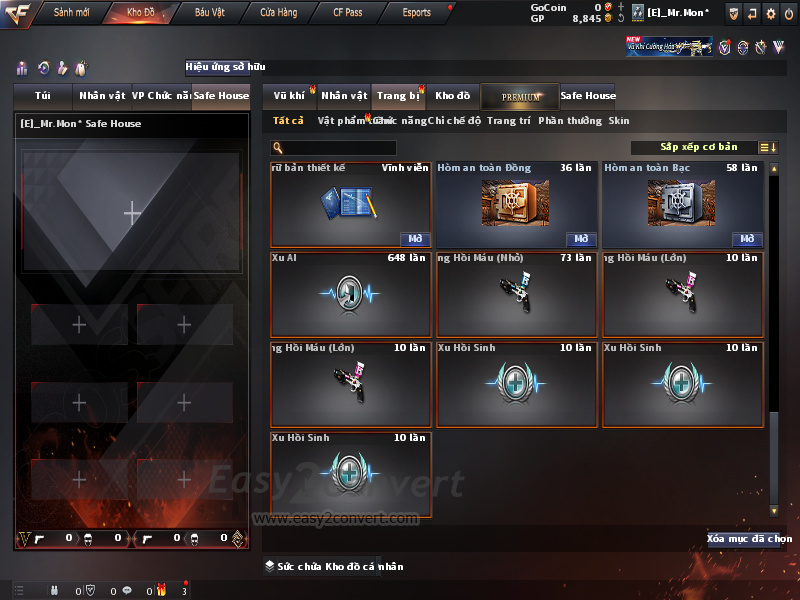Click Xóa mục đã chọn button
This screenshot has width=800, height=600.
coord(749,539)
